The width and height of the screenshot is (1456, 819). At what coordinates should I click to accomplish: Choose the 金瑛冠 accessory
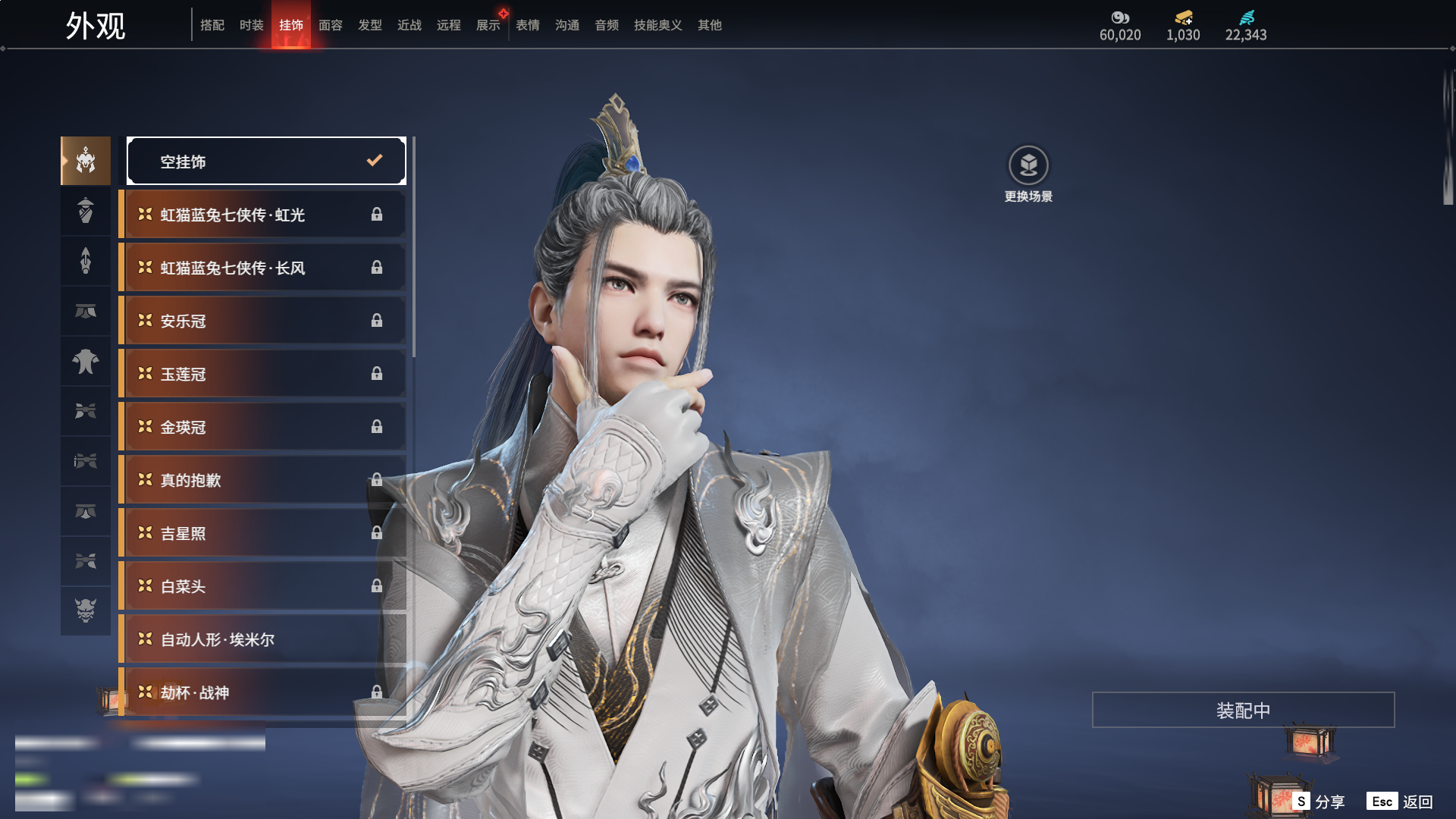262,427
